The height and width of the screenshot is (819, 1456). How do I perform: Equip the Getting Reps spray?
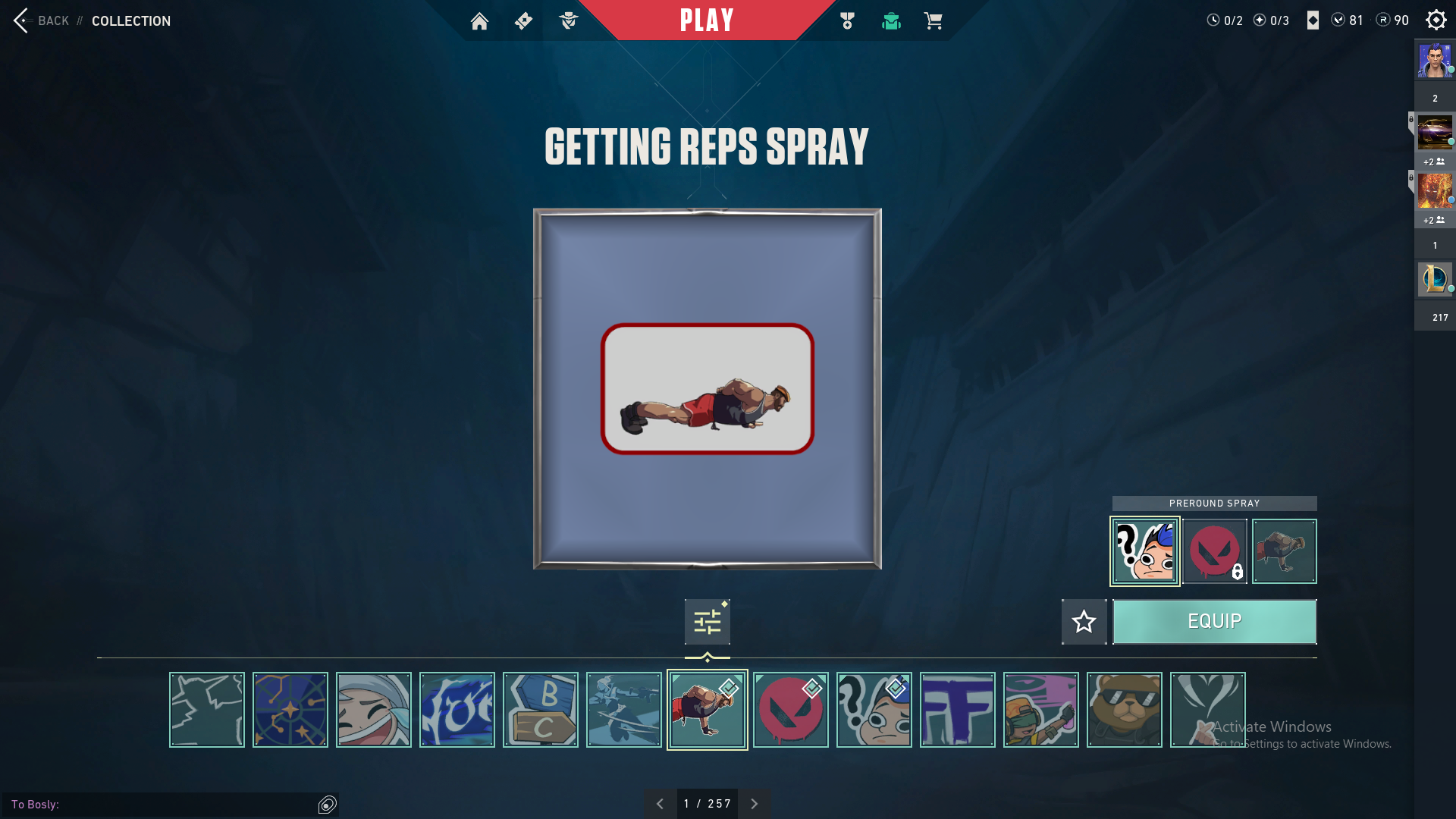pyautogui.click(x=1214, y=622)
